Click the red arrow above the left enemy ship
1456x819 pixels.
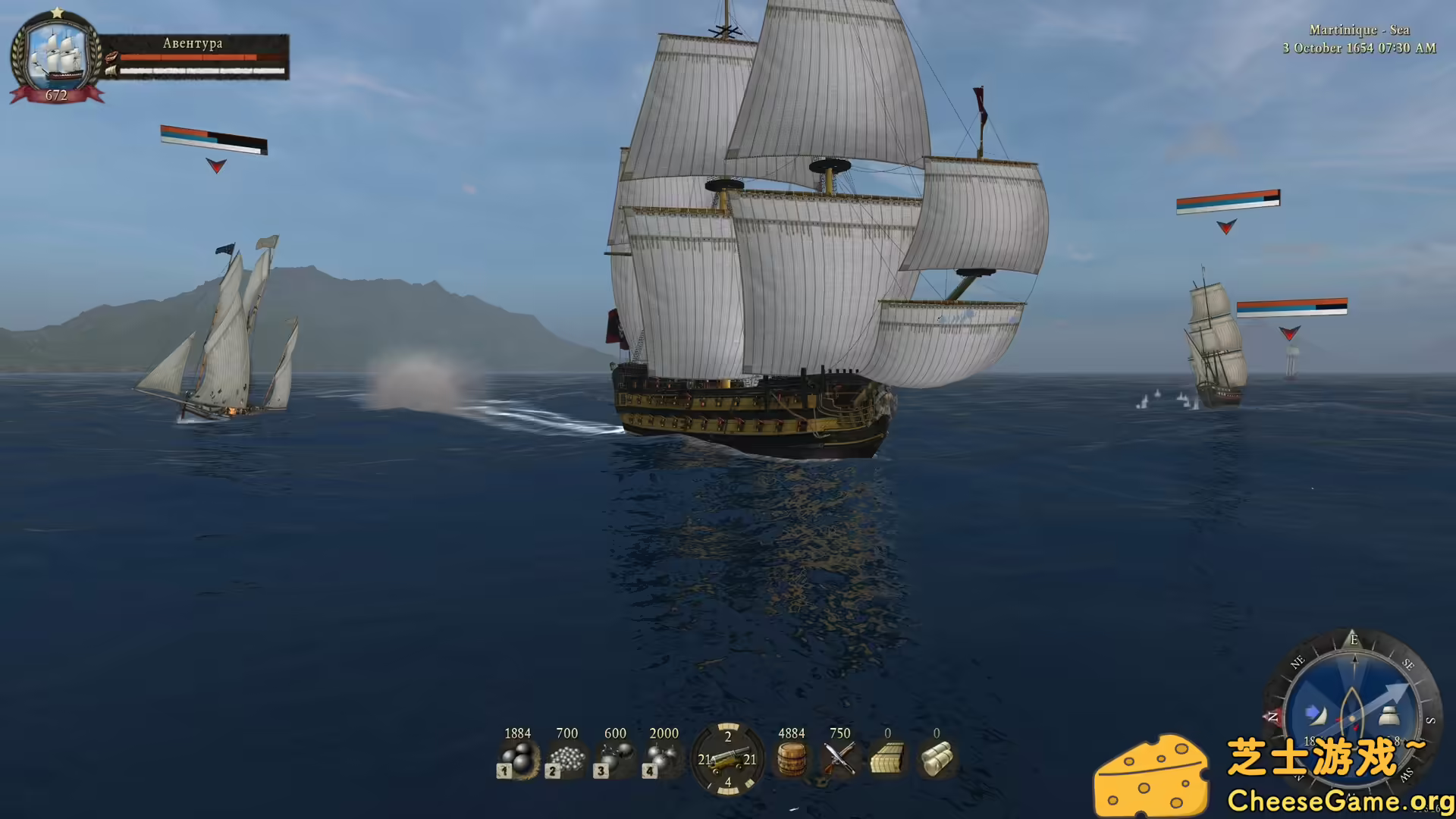216,165
